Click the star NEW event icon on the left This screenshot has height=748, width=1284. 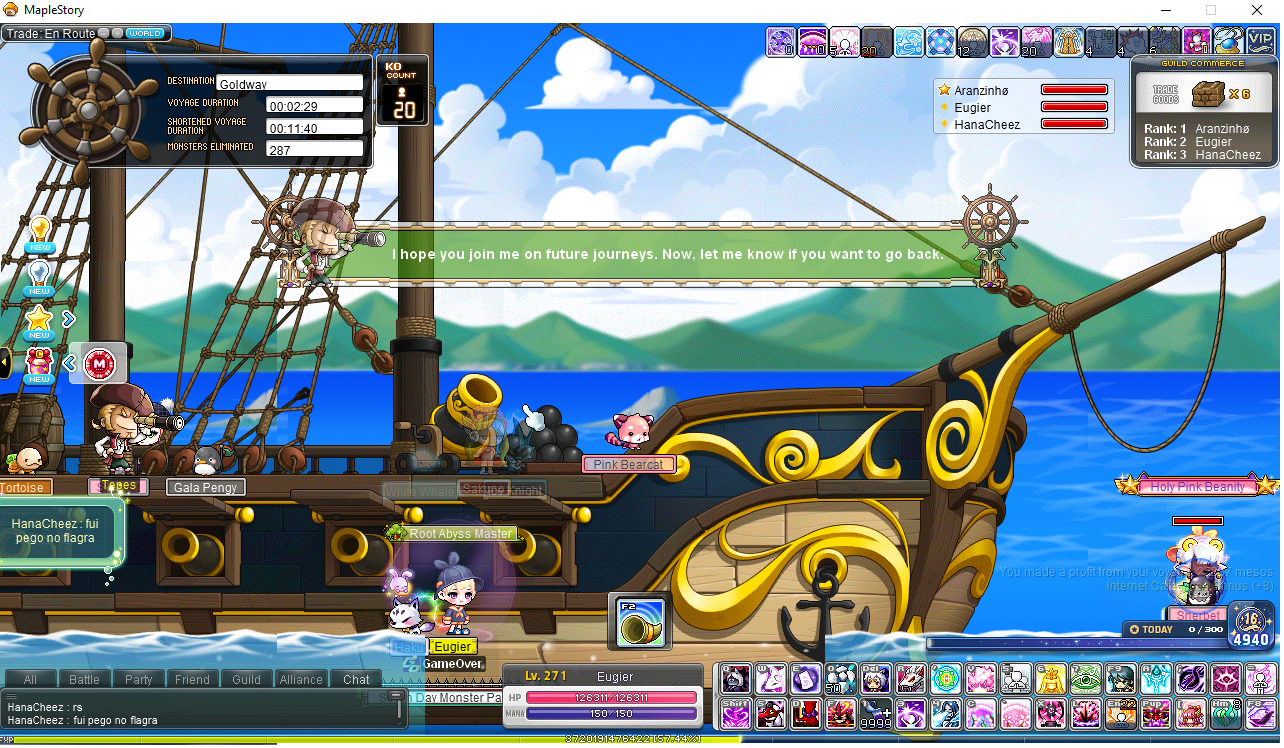38,320
